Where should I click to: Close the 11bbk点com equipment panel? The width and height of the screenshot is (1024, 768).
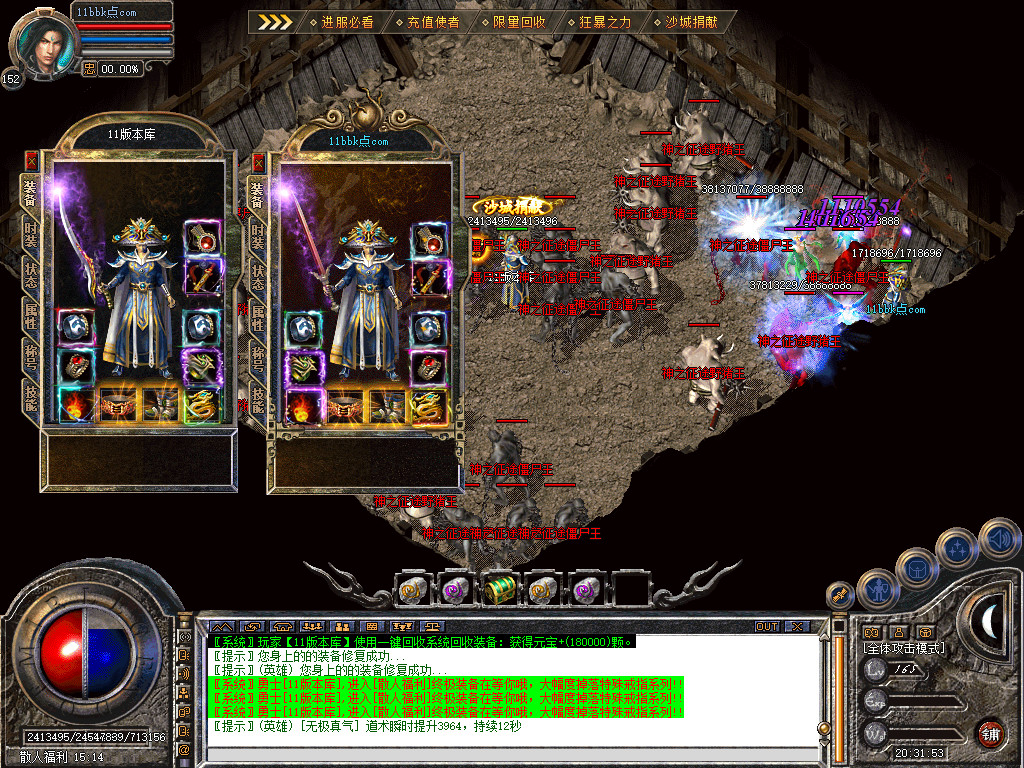(x=259, y=162)
